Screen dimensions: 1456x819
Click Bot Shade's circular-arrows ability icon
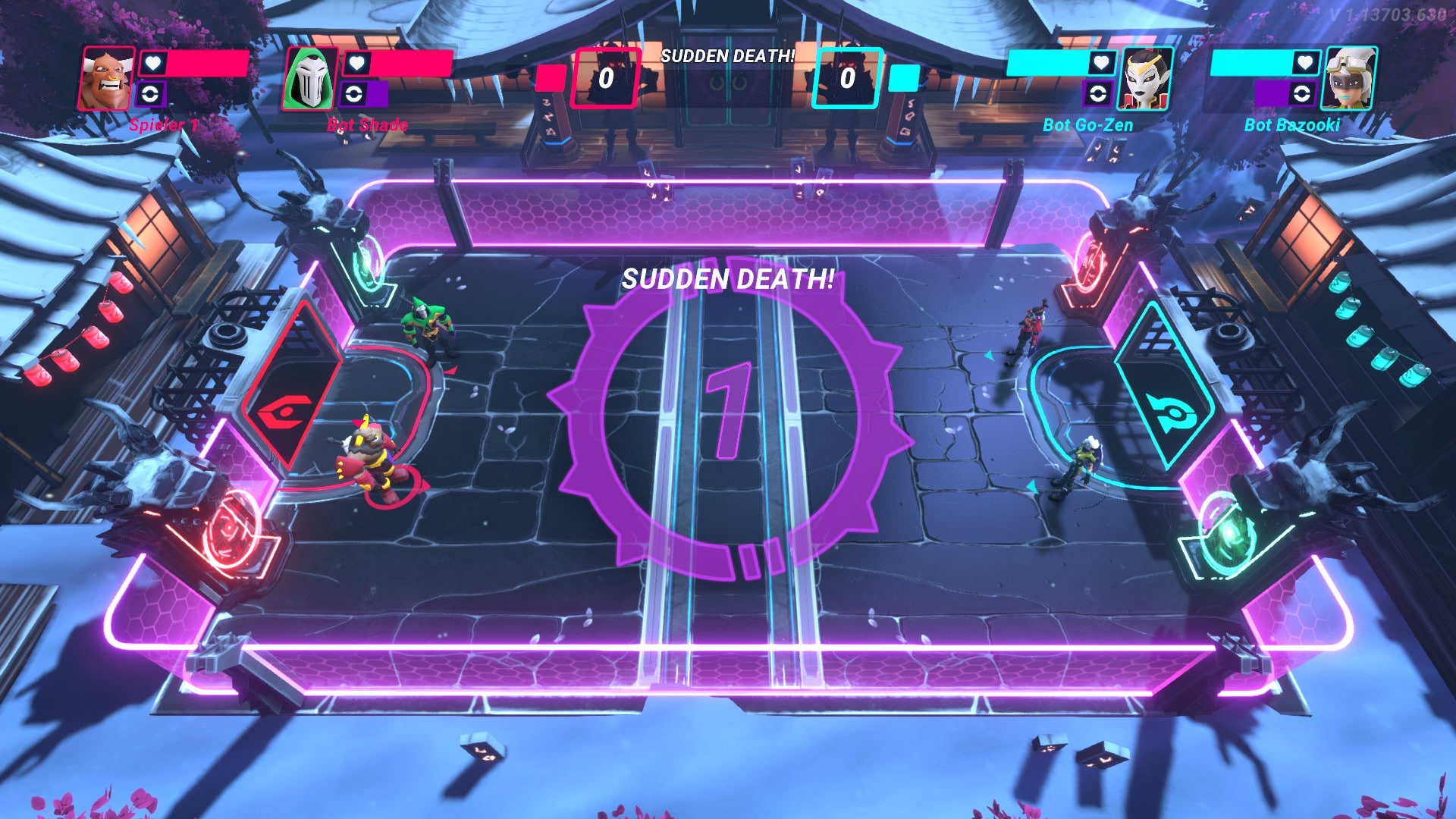[354, 94]
